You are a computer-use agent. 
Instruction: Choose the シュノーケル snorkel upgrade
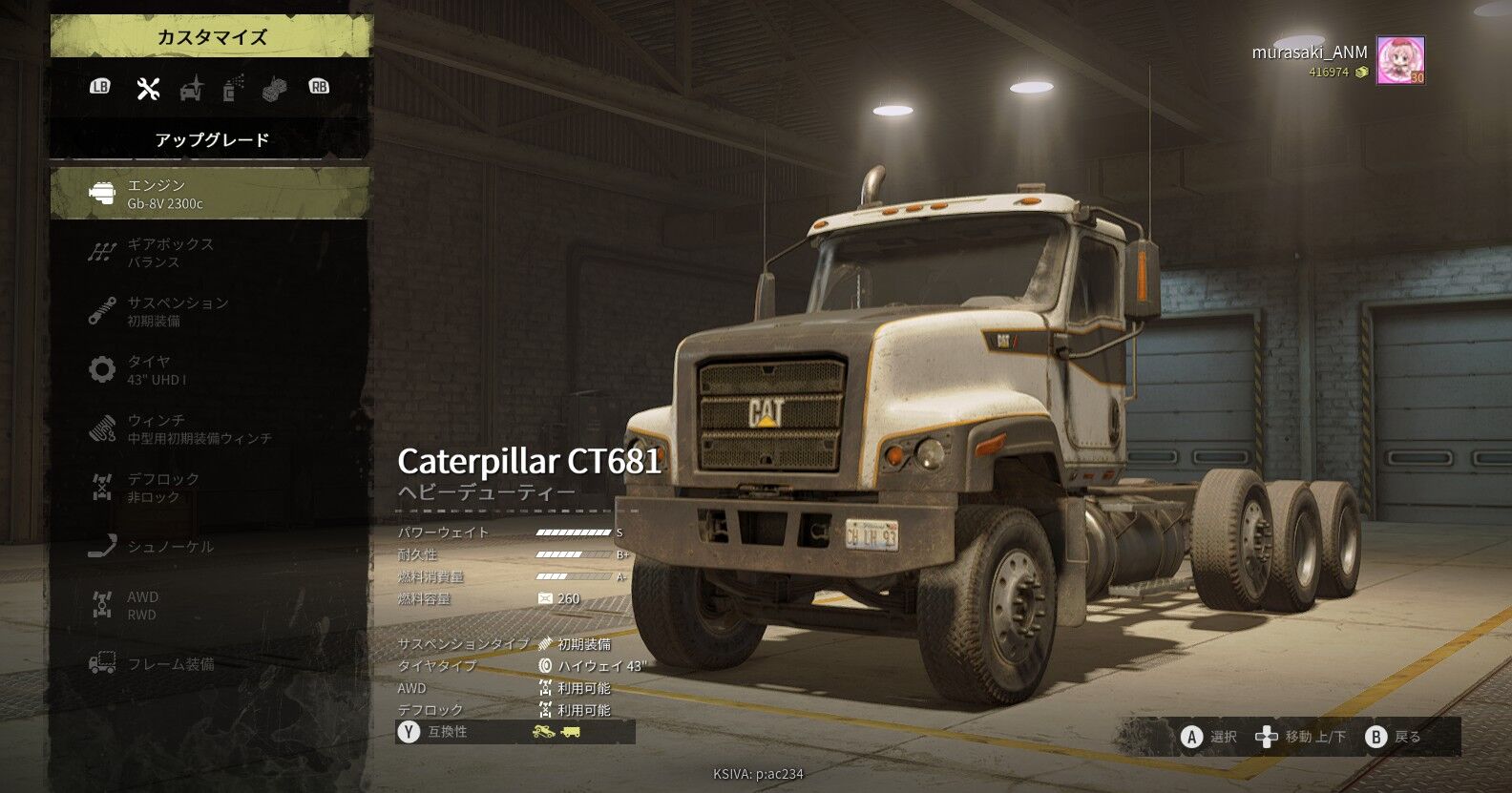210,547
